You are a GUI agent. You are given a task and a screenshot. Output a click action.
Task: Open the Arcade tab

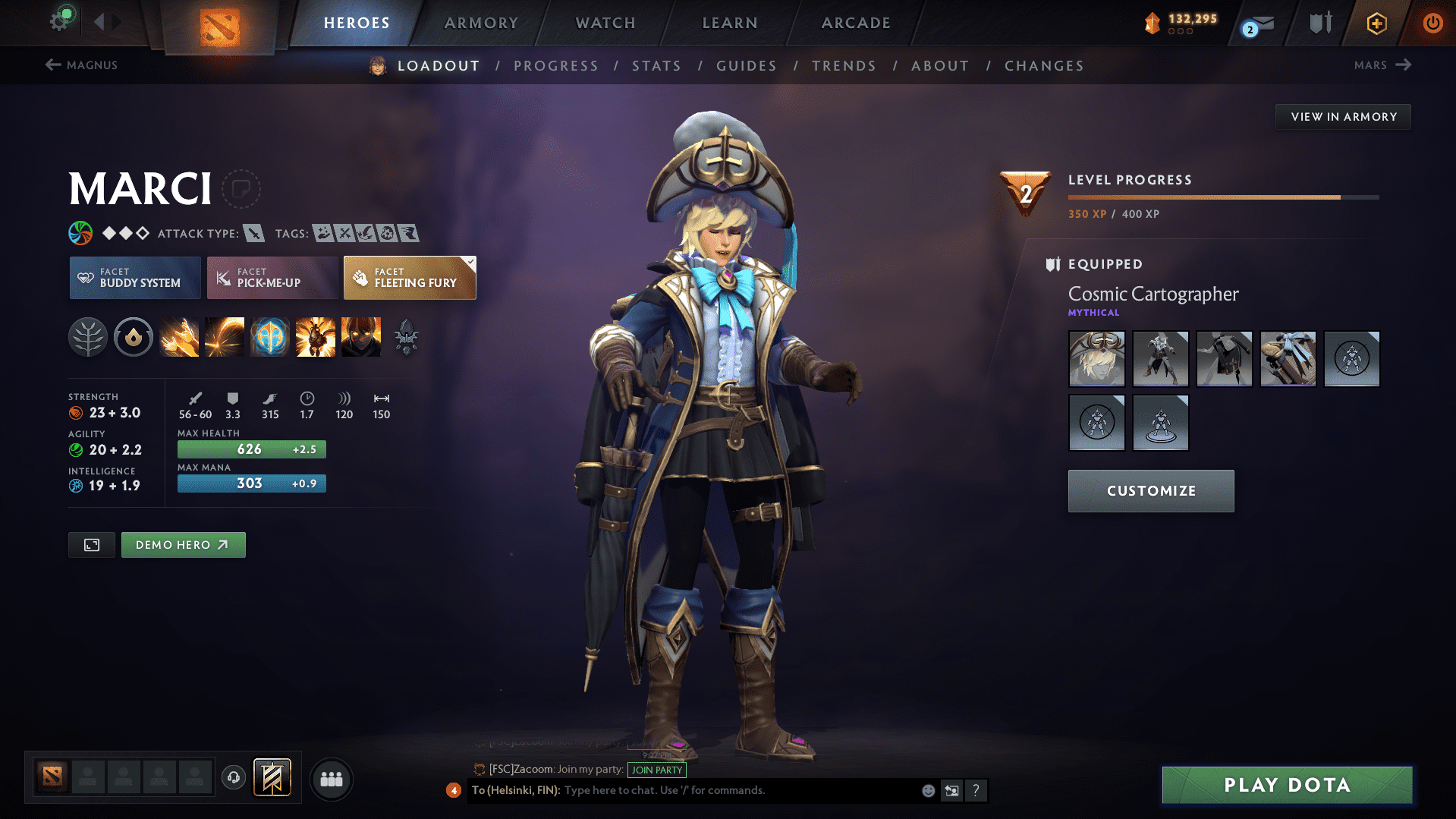[x=856, y=23]
